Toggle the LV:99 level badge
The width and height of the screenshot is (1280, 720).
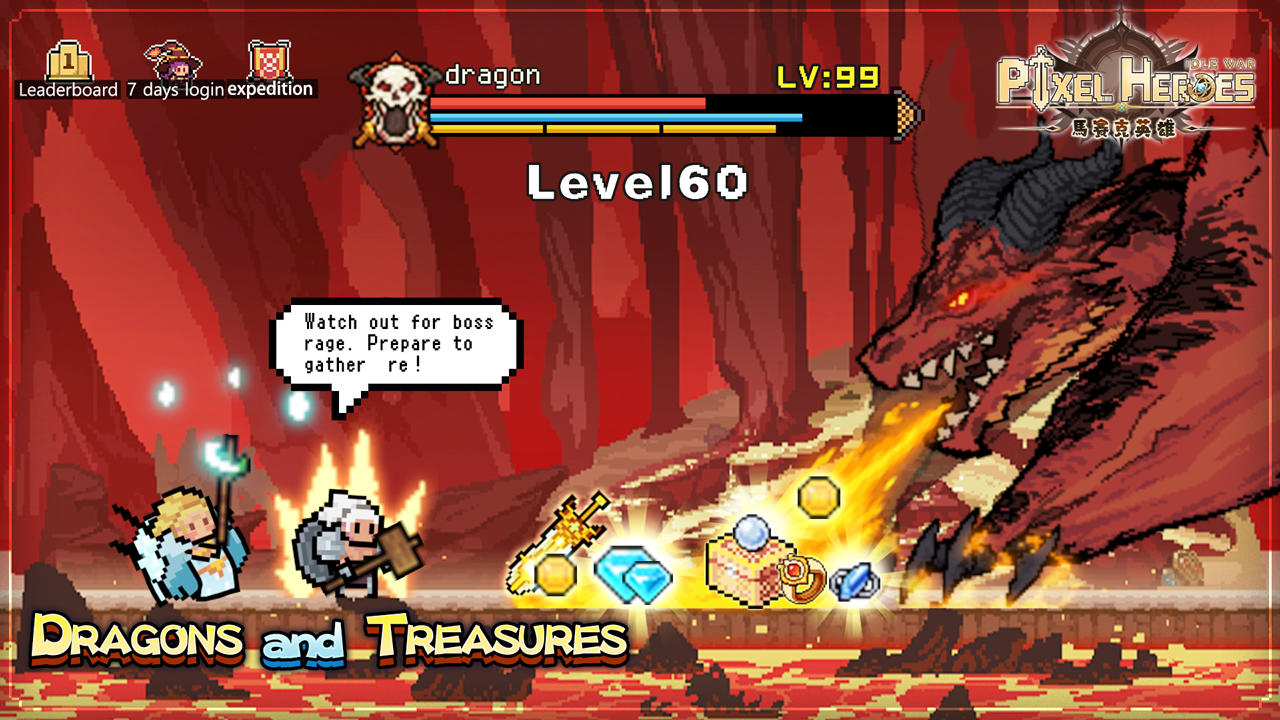(830, 74)
